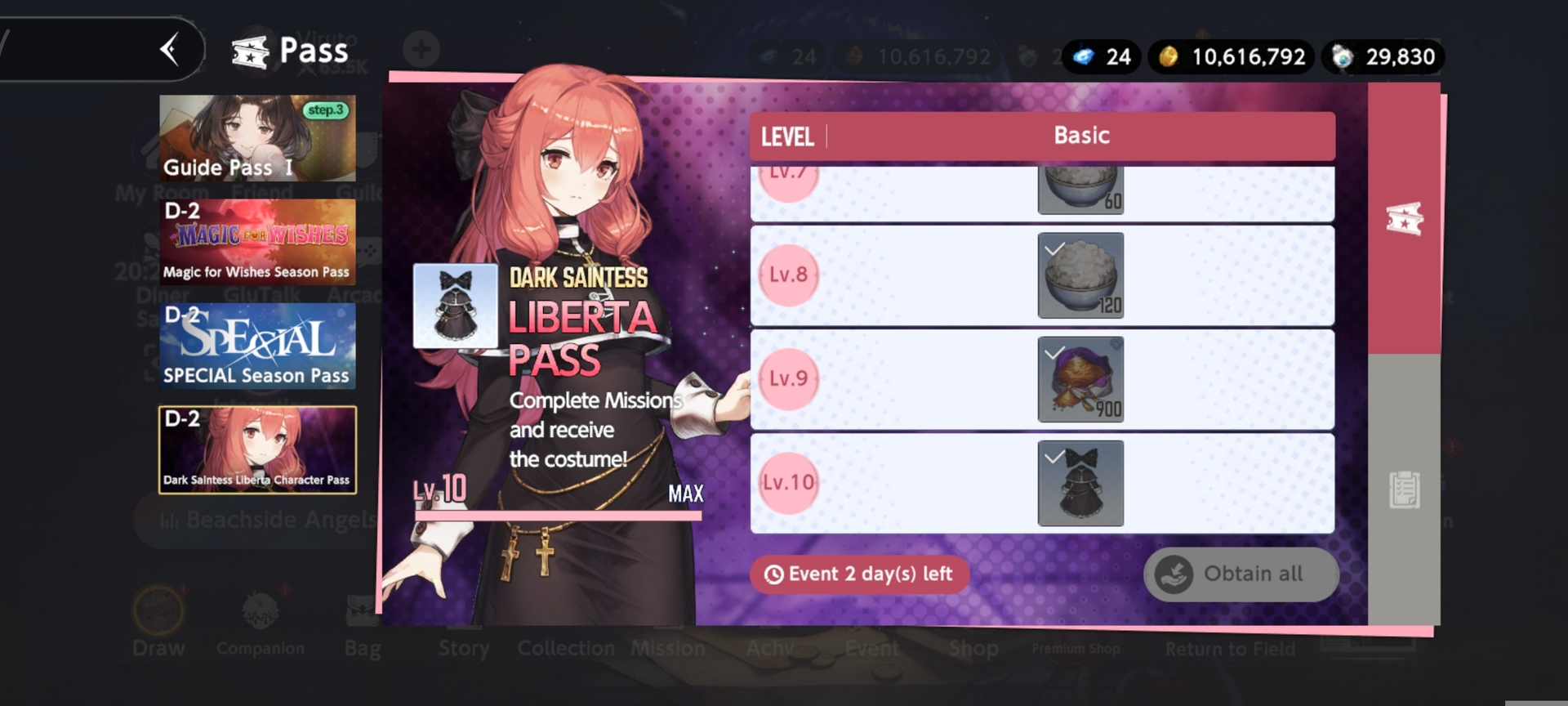Select the Lv.8 rice bowl reward

1080,275
